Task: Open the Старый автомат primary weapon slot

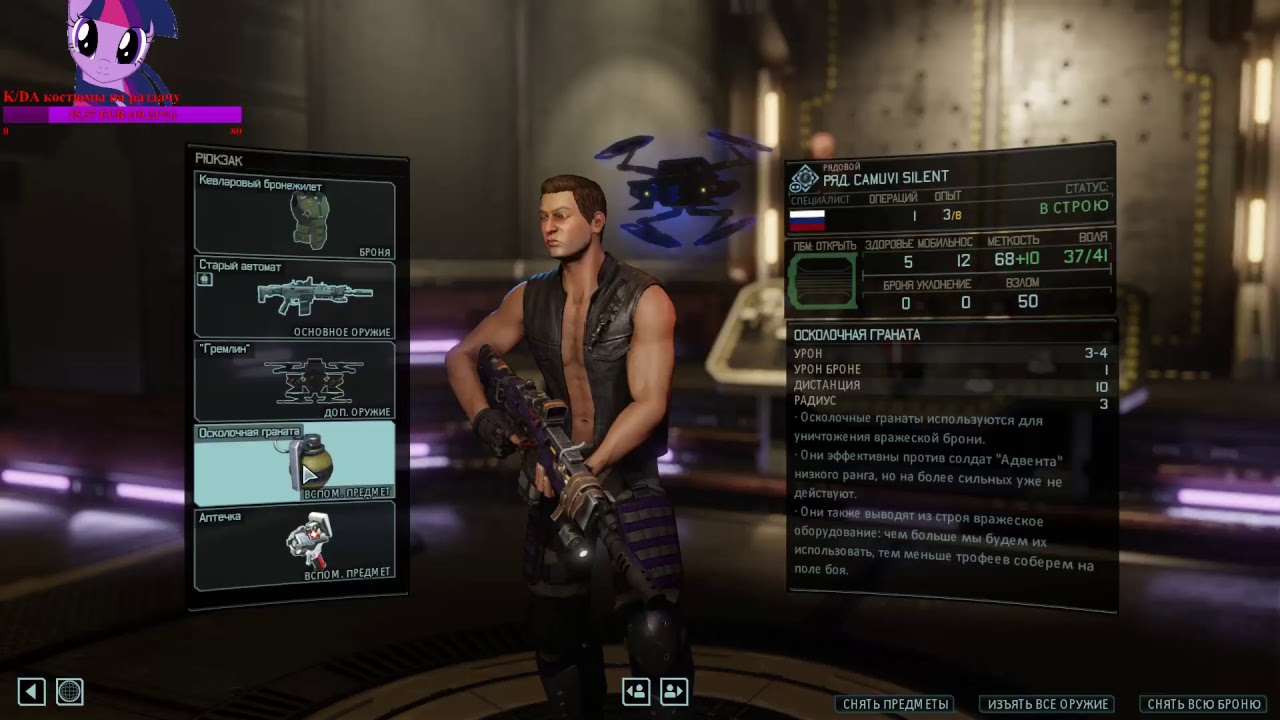Action: 294,298
